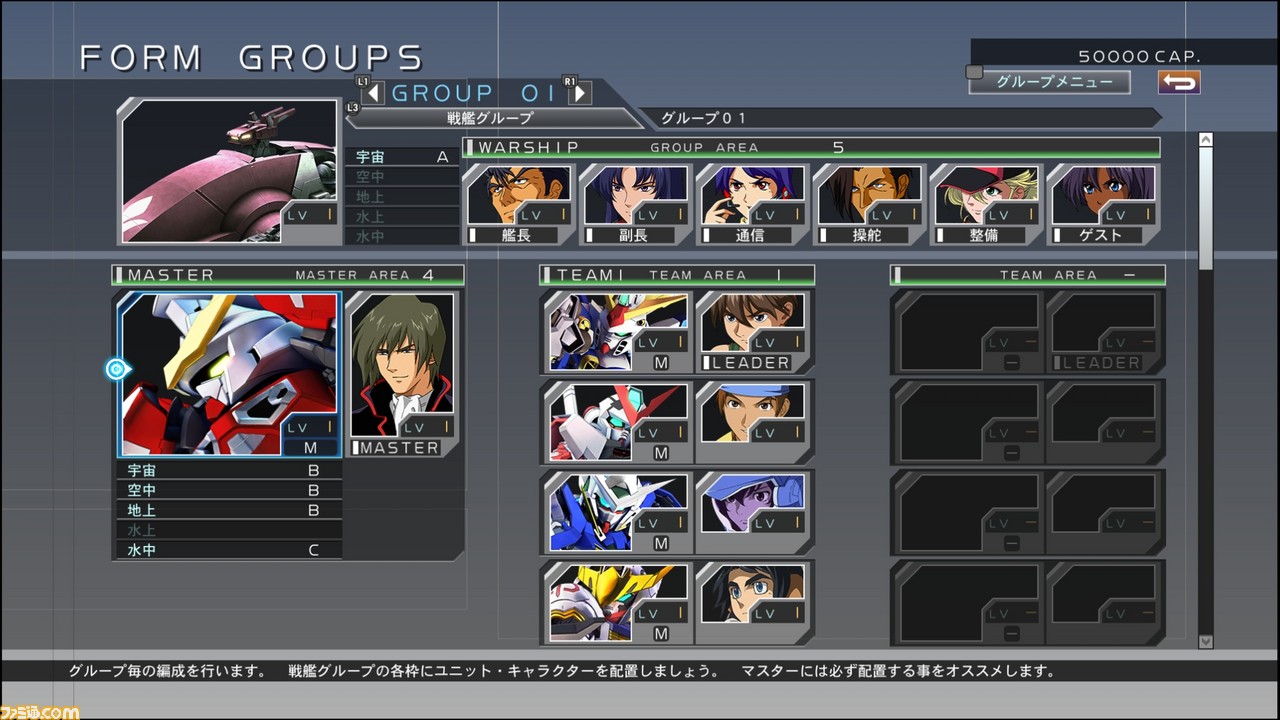This screenshot has height=720, width=1280.
Task: Choose the MASTER pilot portrait
Action: [400, 374]
